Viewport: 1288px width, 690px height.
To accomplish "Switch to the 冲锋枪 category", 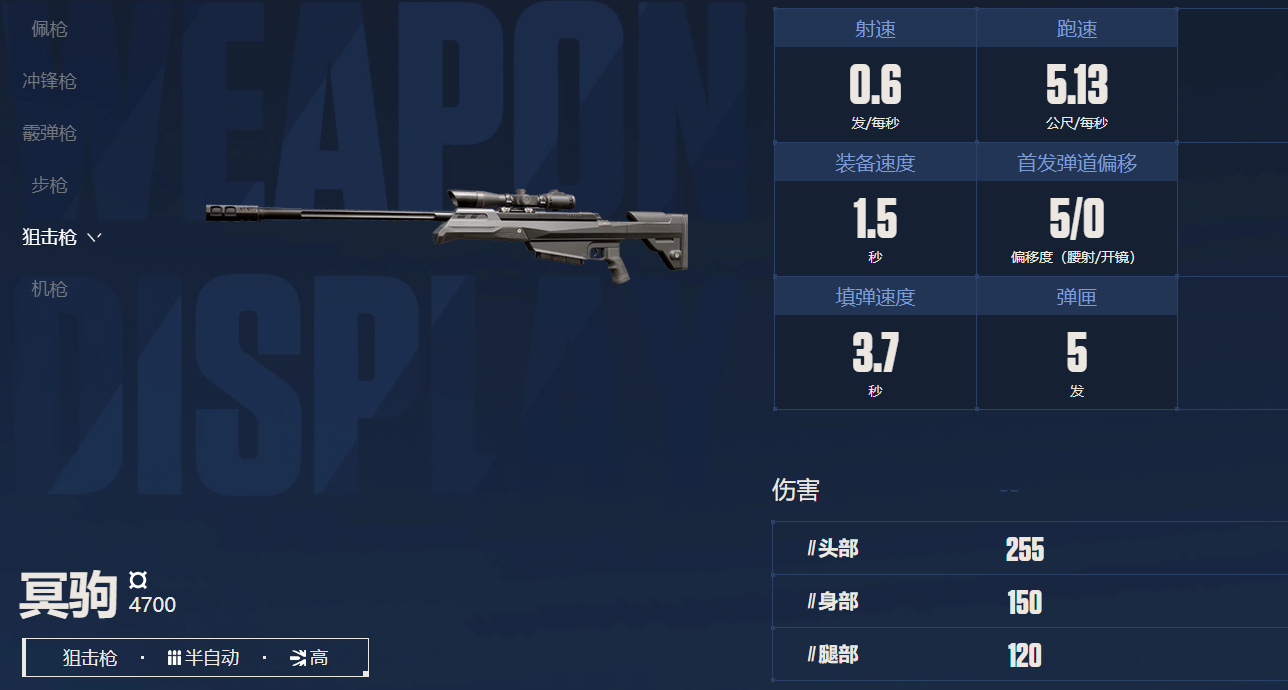I will click(49, 81).
